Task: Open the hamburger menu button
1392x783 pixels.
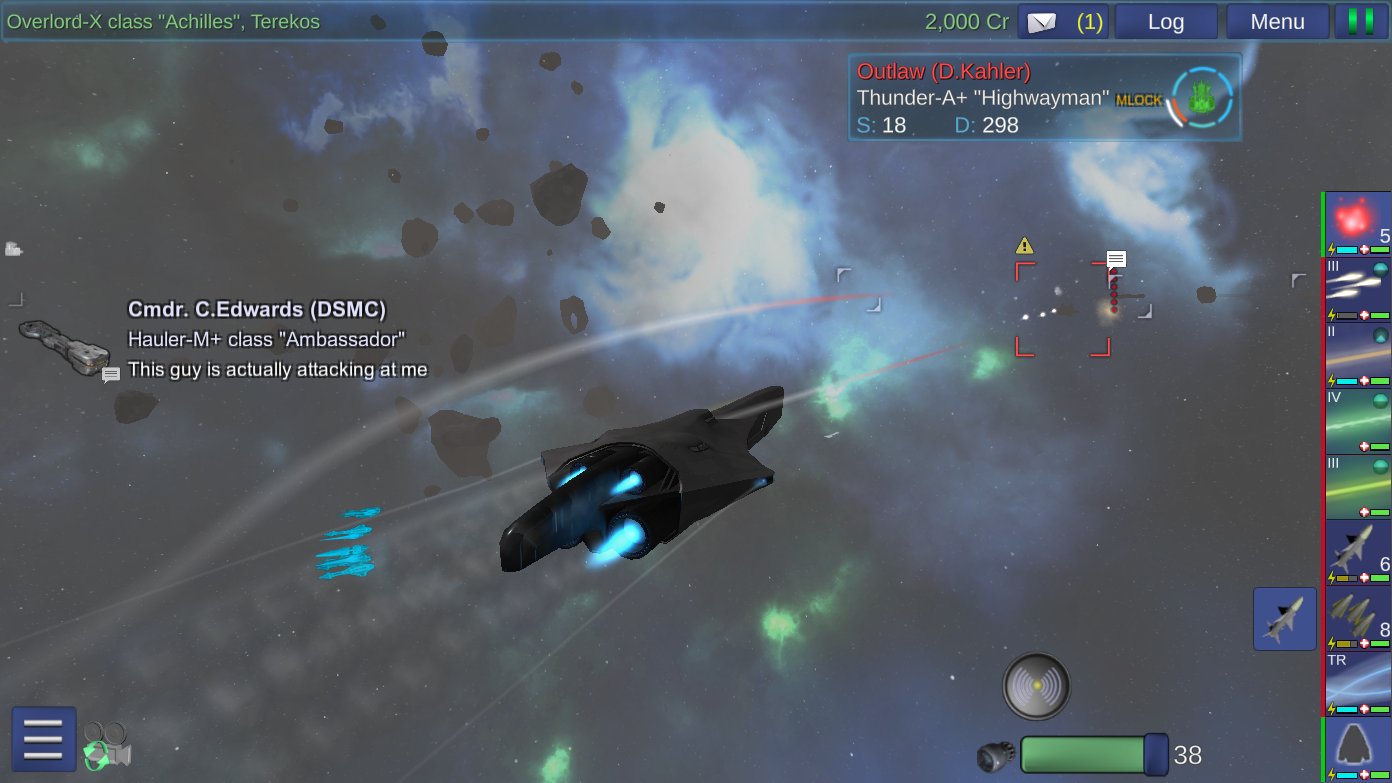Action: point(44,739)
